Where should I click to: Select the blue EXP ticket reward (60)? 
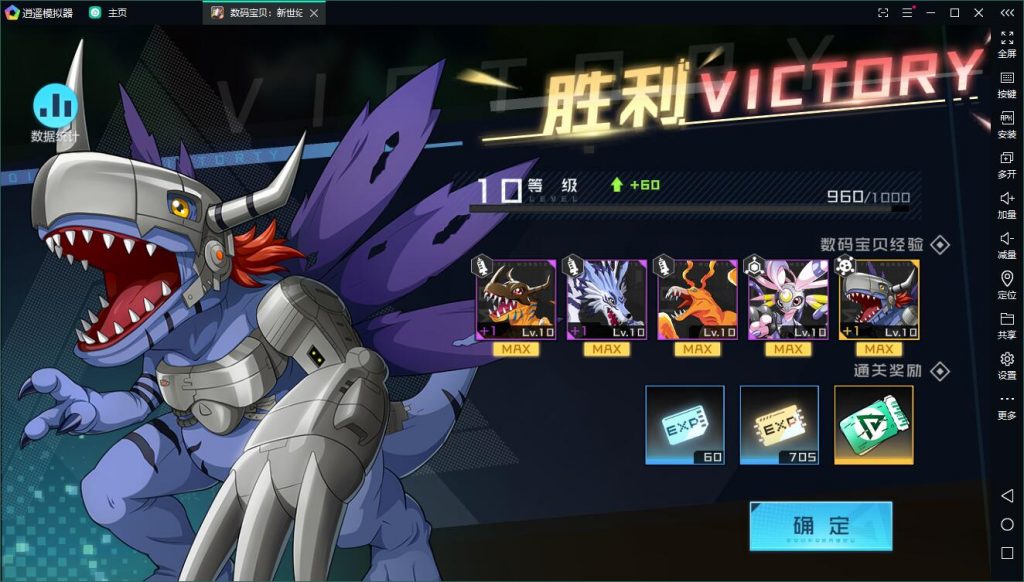685,425
